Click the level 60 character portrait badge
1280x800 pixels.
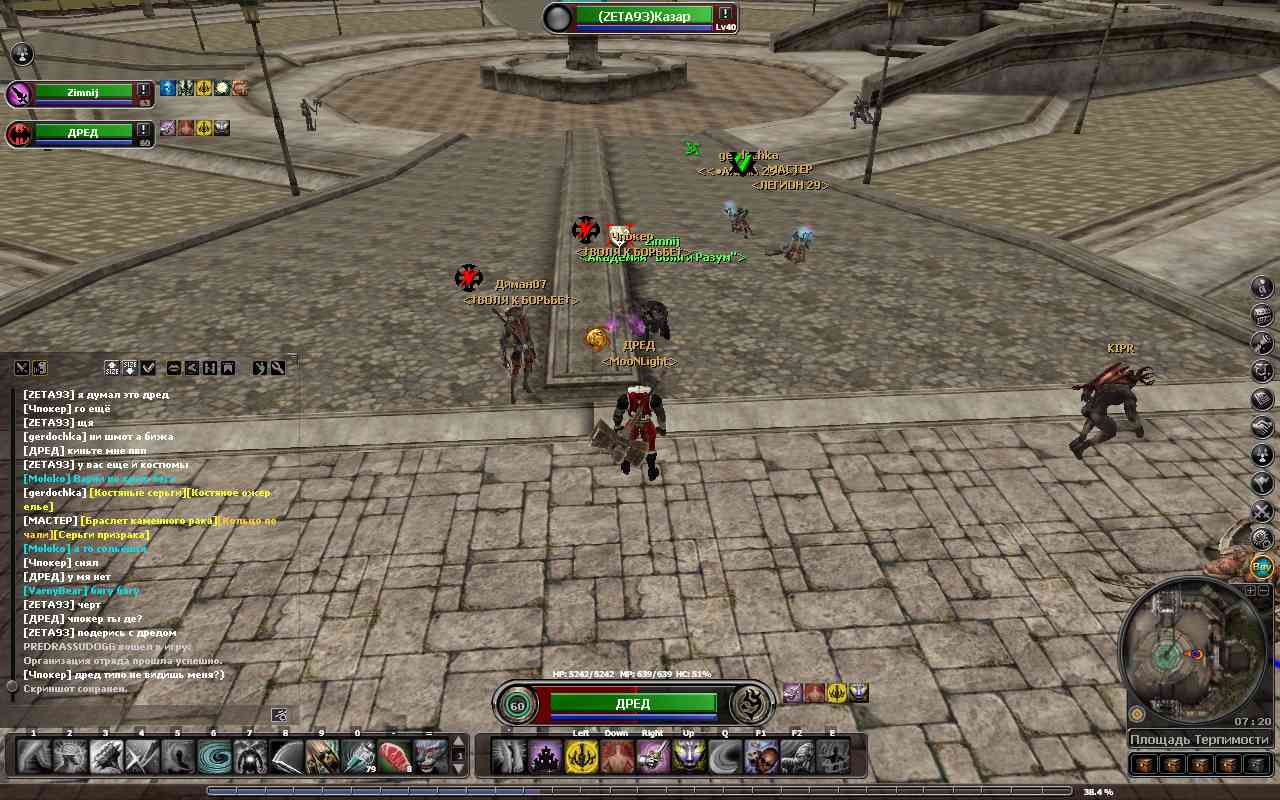[x=517, y=704]
